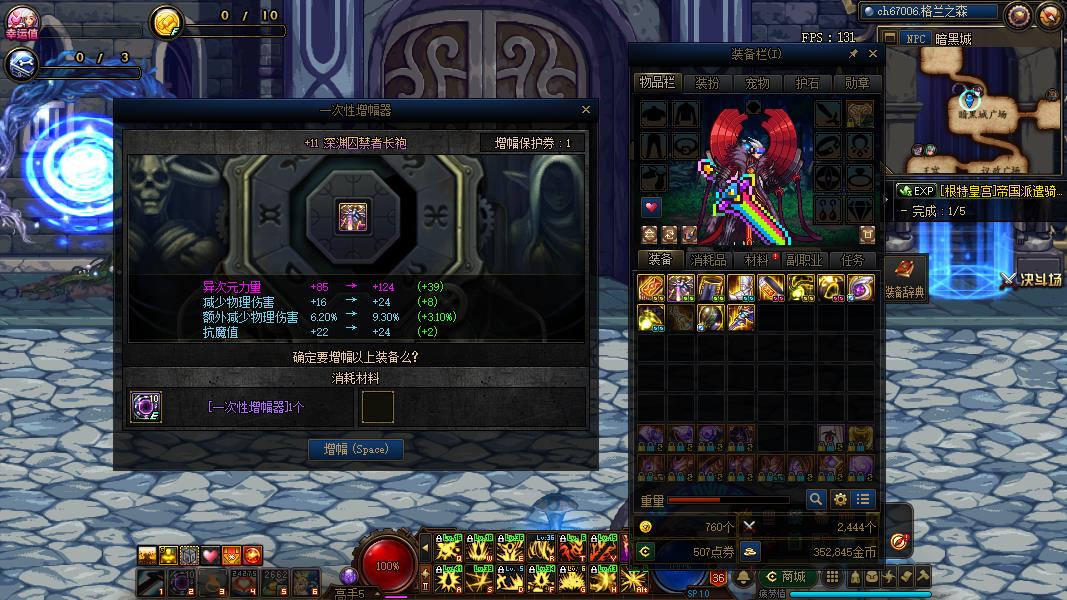Pin the 装备栏 inventory window

click(x=854, y=54)
